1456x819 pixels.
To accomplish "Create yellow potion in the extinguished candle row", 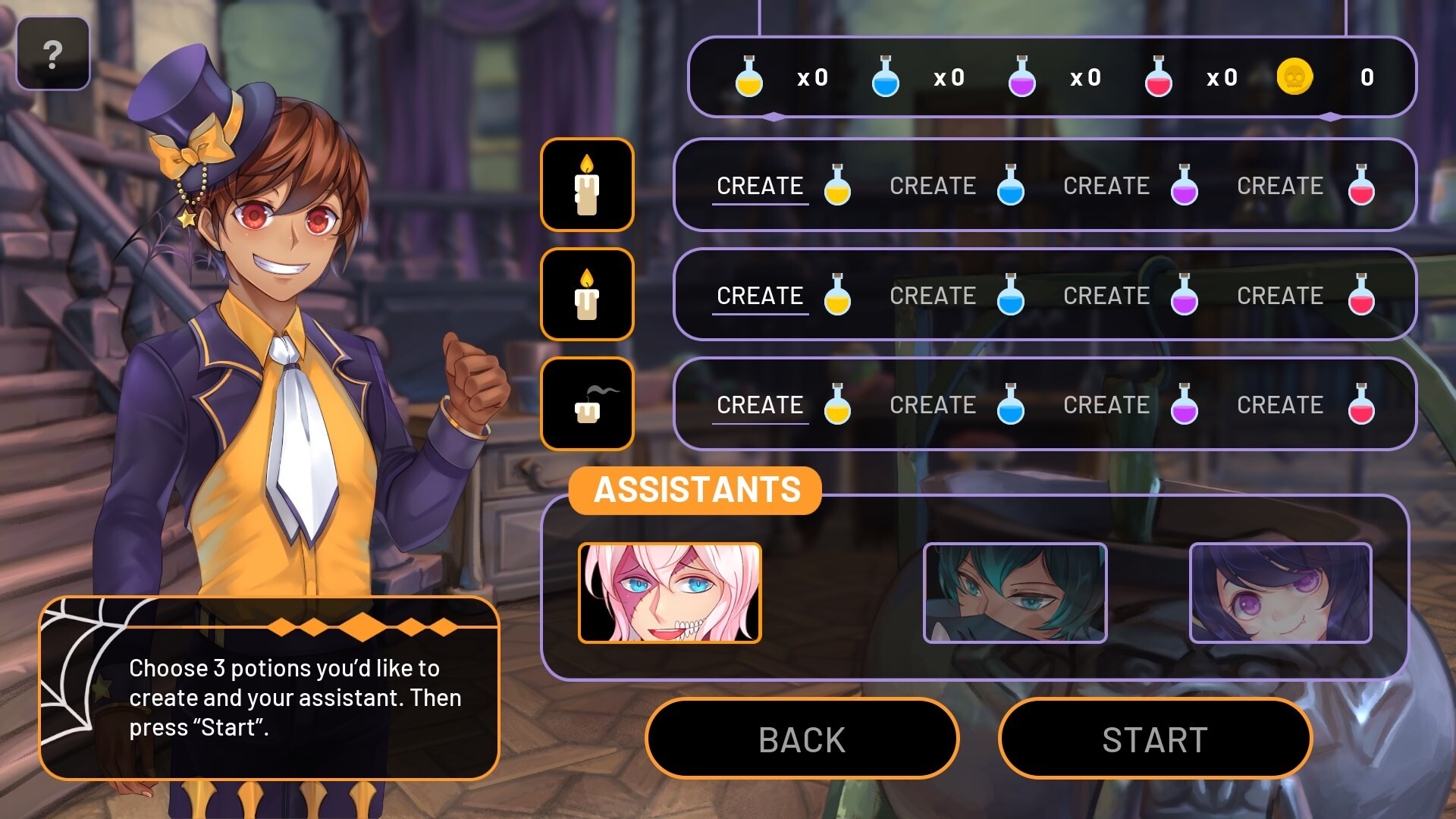I will pyautogui.click(x=783, y=405).
